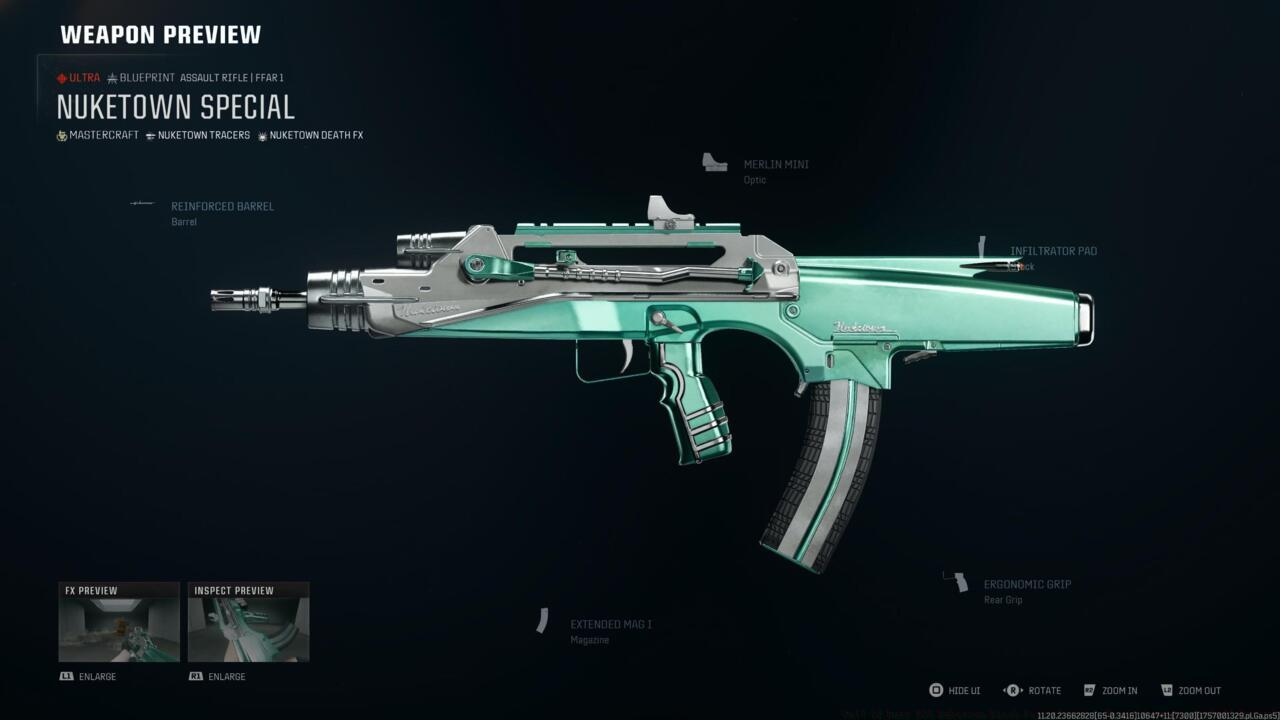
Task: Click the Merlin Mini optic icon
Action: (714, 163)
